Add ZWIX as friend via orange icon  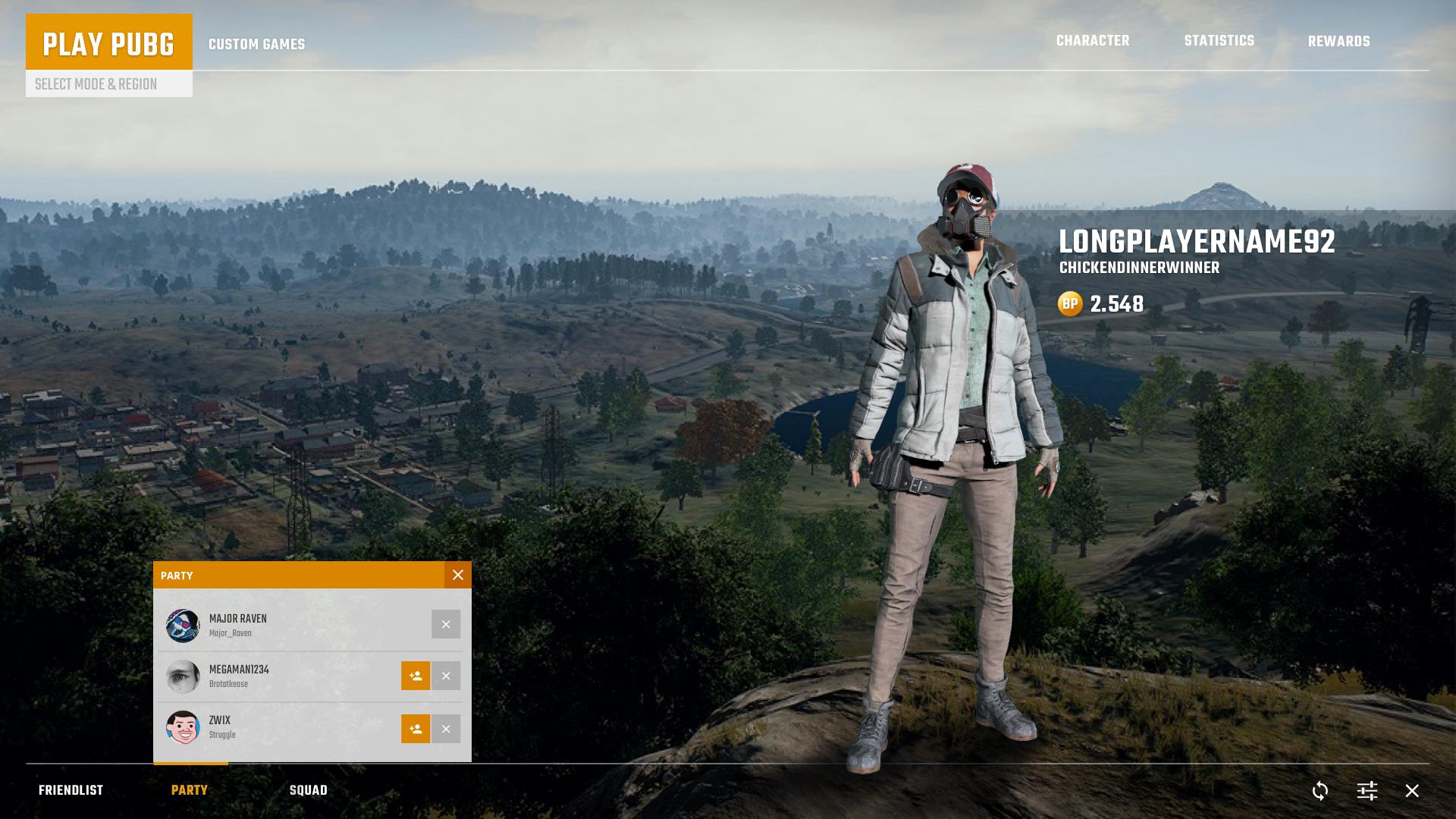(416, 729)
